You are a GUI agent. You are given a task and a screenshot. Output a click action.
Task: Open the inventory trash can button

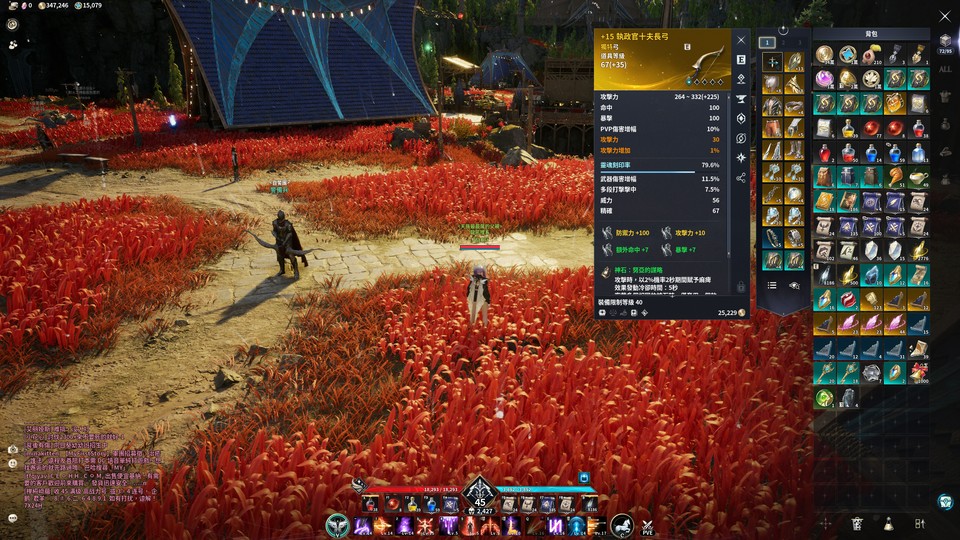[857, 523]
